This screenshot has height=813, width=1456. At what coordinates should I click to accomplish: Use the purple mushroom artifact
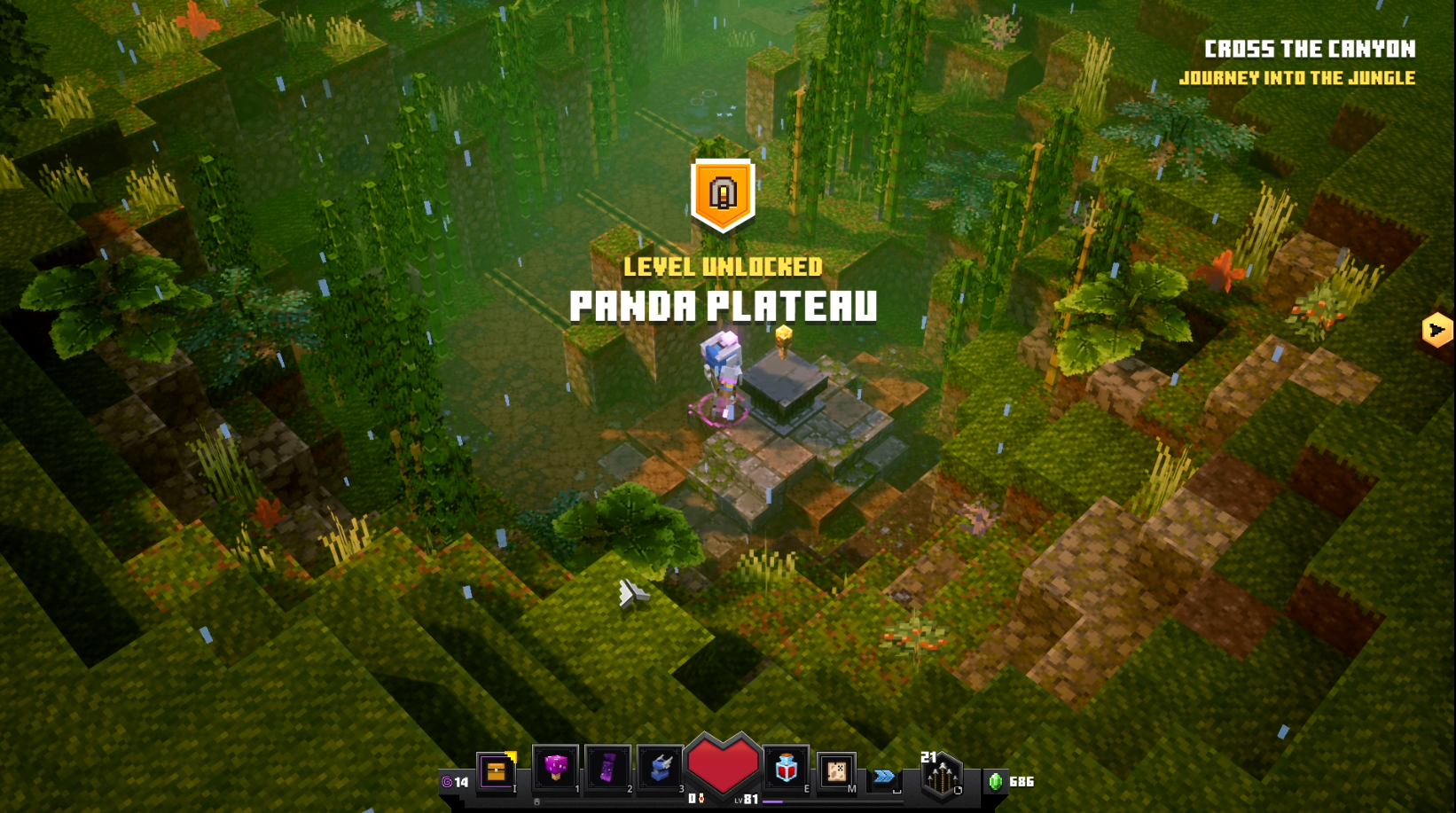(x=556, y=767)
